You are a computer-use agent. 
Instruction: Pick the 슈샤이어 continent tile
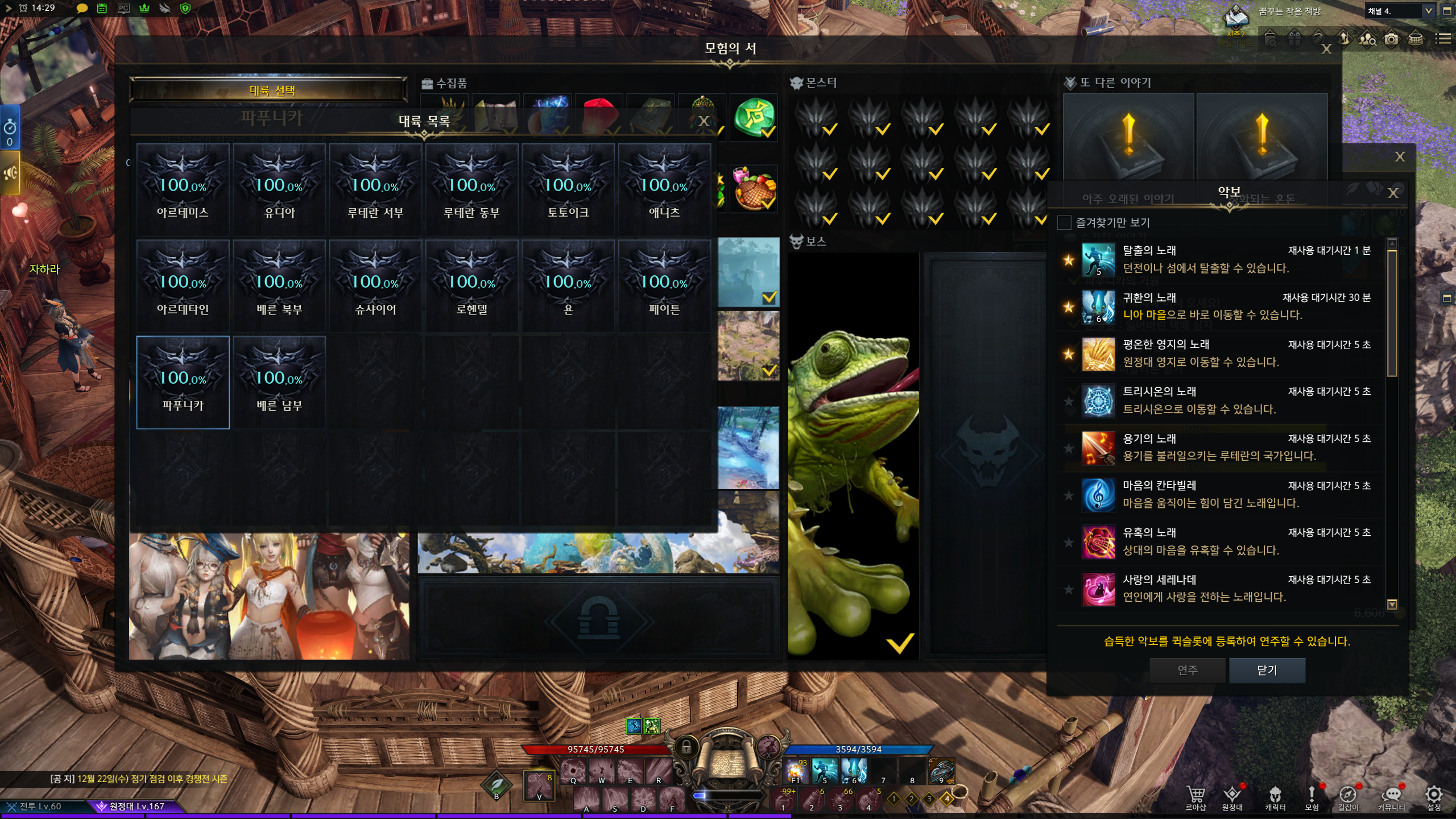pos(375,286)
